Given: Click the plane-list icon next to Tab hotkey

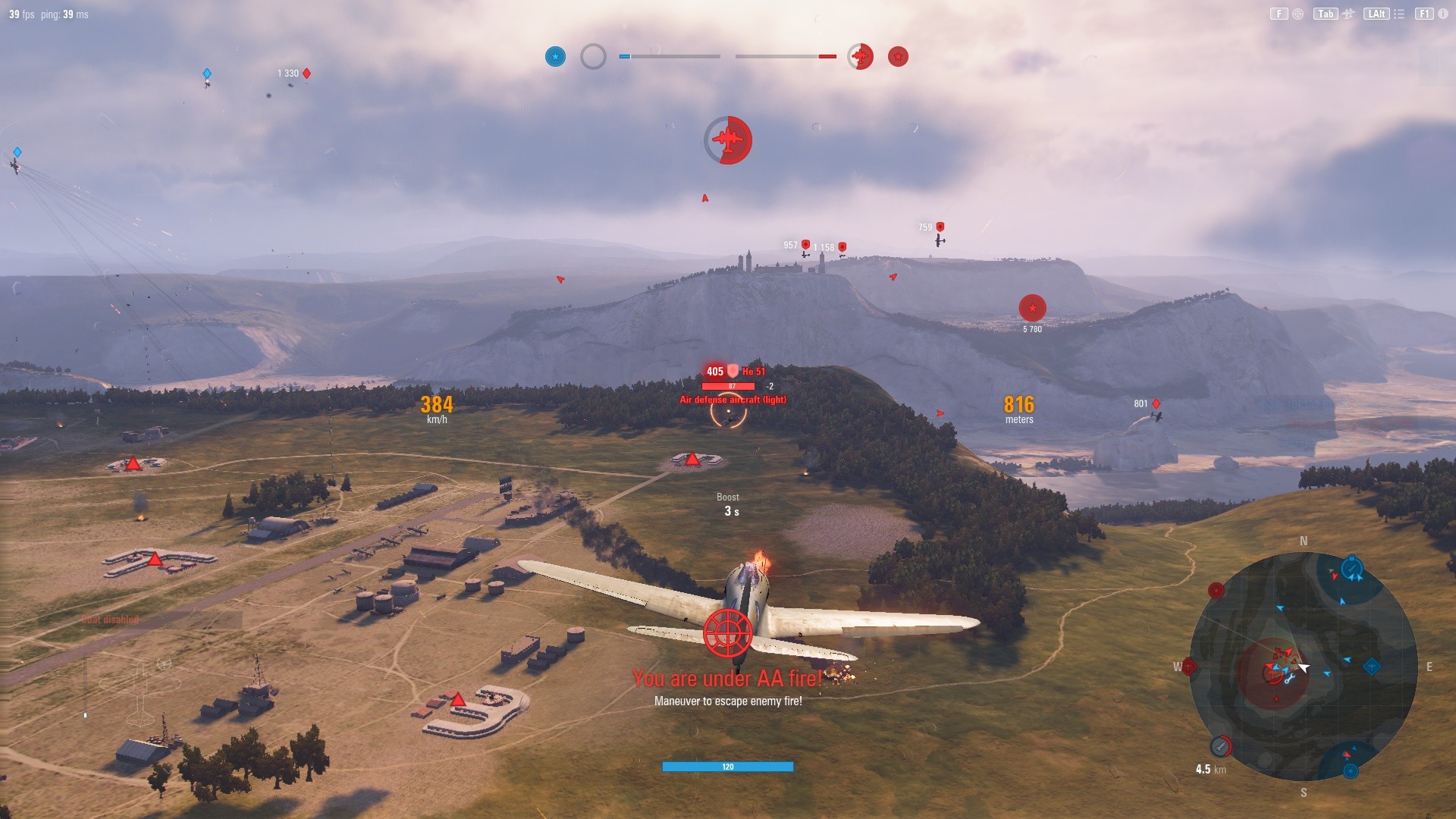Looking at the screenshot, I should [1348, 13].
